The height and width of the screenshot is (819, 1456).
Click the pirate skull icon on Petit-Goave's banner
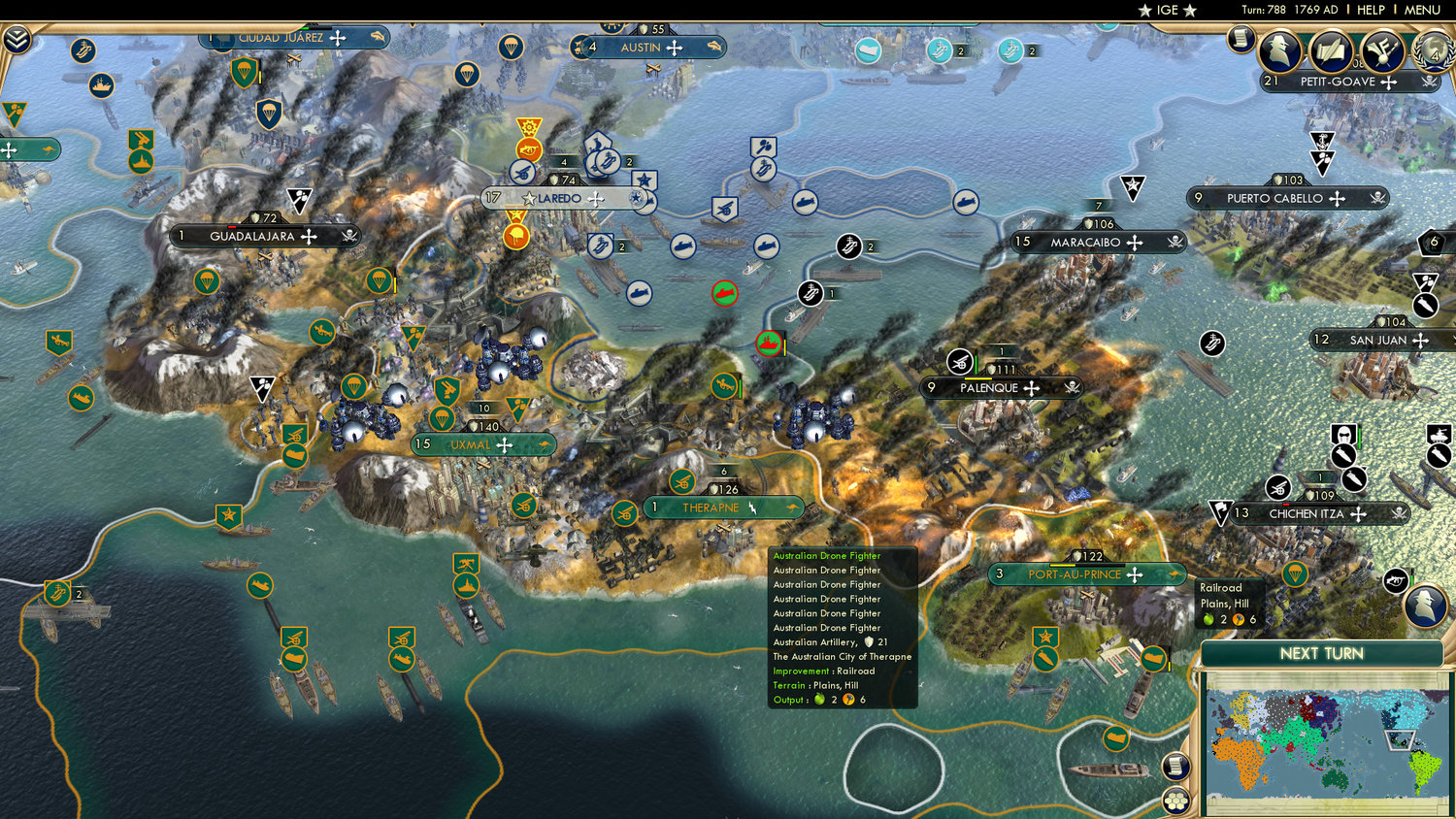point(1428,82)
